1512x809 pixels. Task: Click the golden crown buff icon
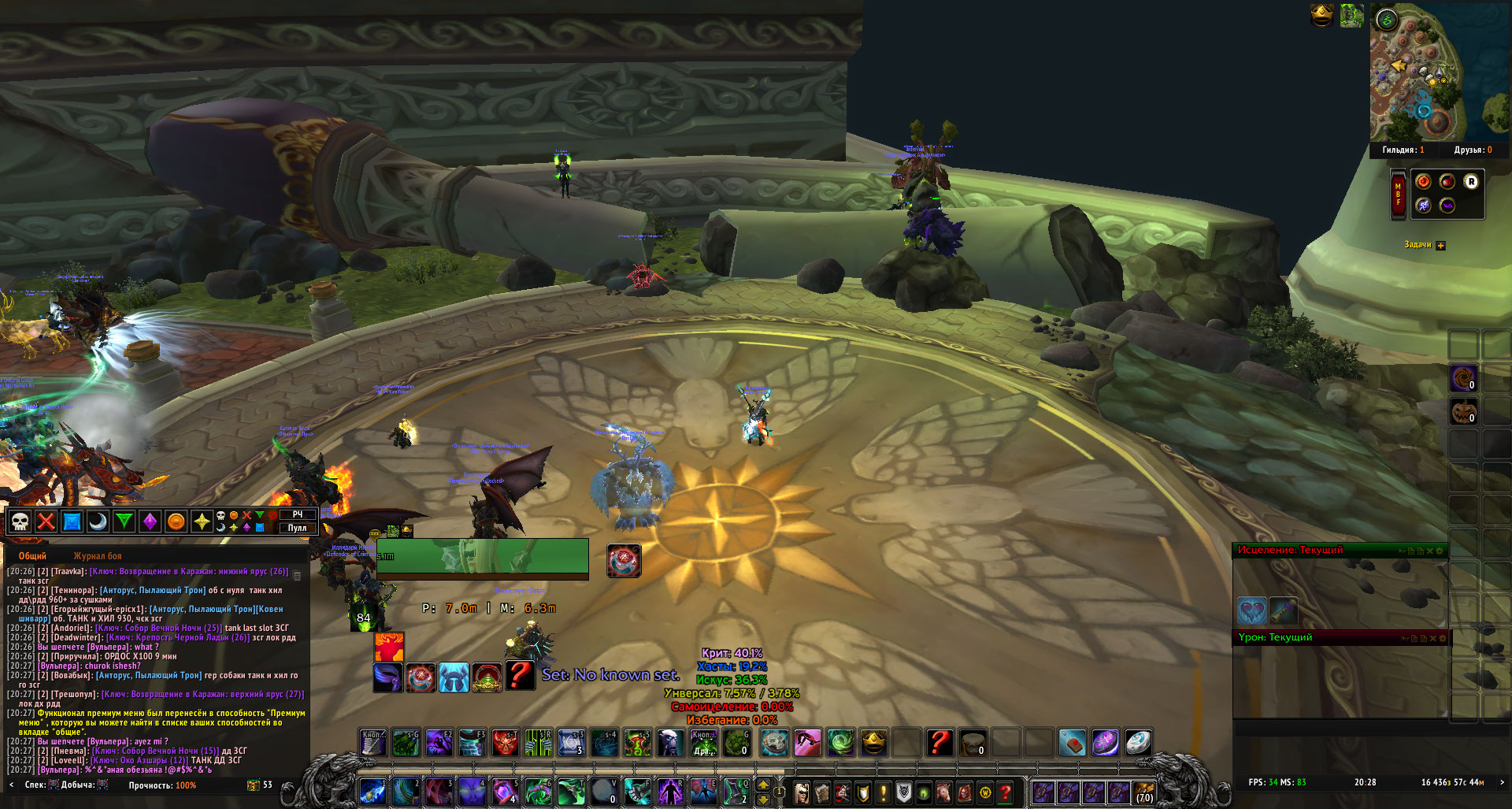[1321, 14]
